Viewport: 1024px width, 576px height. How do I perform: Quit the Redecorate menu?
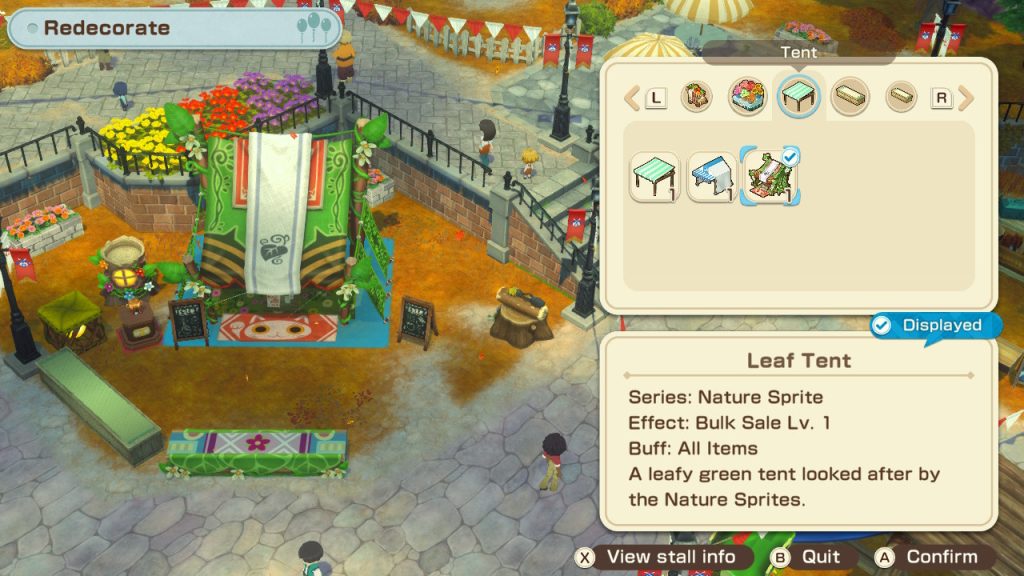coord(808,557)
